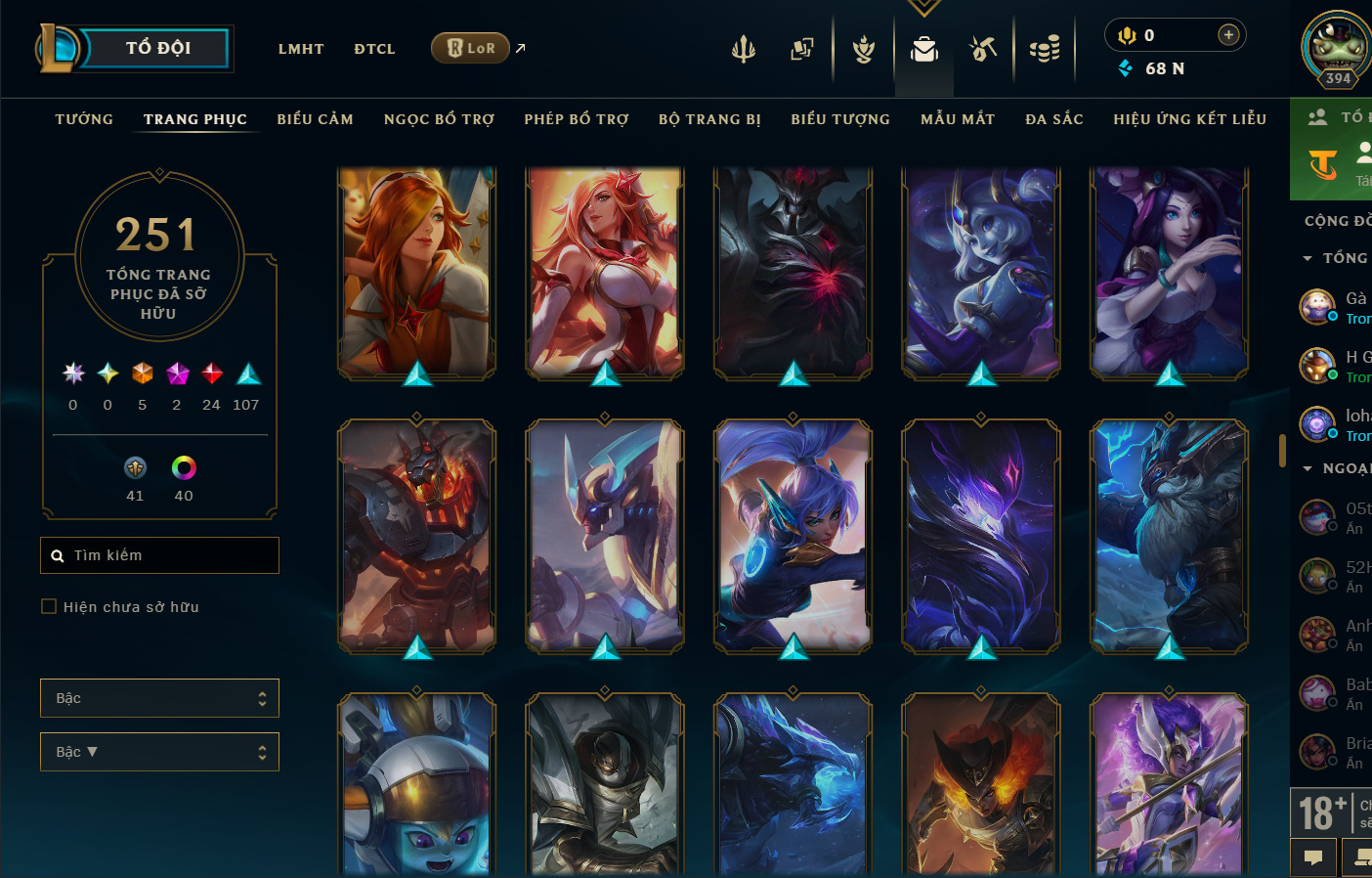Open the crossed hammer crafting icon
Image resolution: width=1372 pixels, height=878 pixels.
pos(983,48)
